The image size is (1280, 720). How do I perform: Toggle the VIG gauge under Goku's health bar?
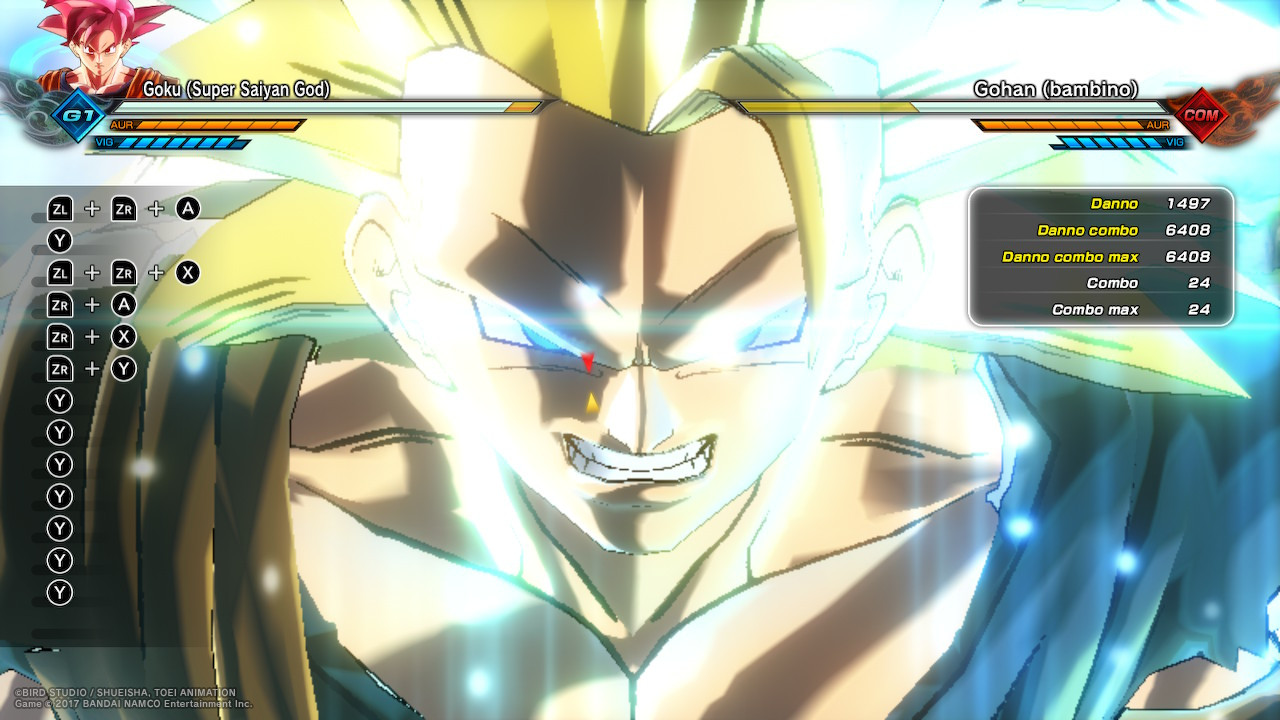[185, 143]
